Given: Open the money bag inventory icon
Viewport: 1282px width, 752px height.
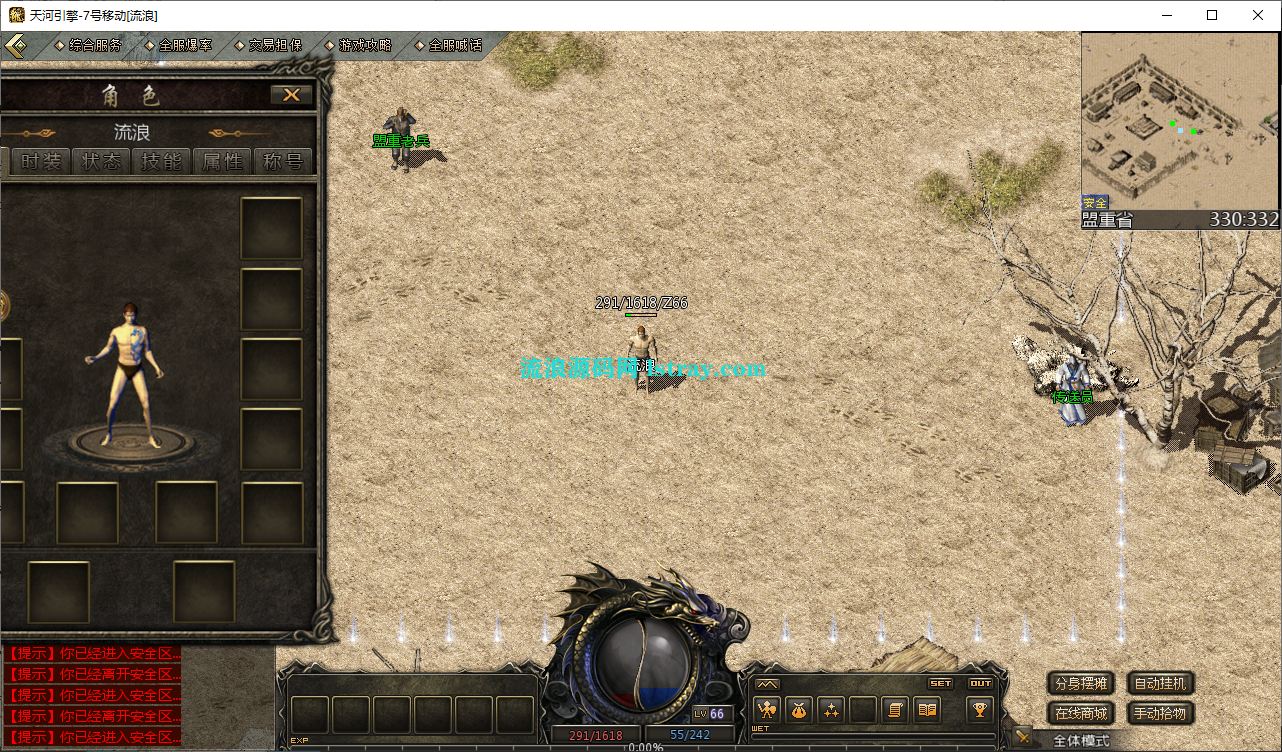Looking at the screenshot, I should (x=799, y=710).
